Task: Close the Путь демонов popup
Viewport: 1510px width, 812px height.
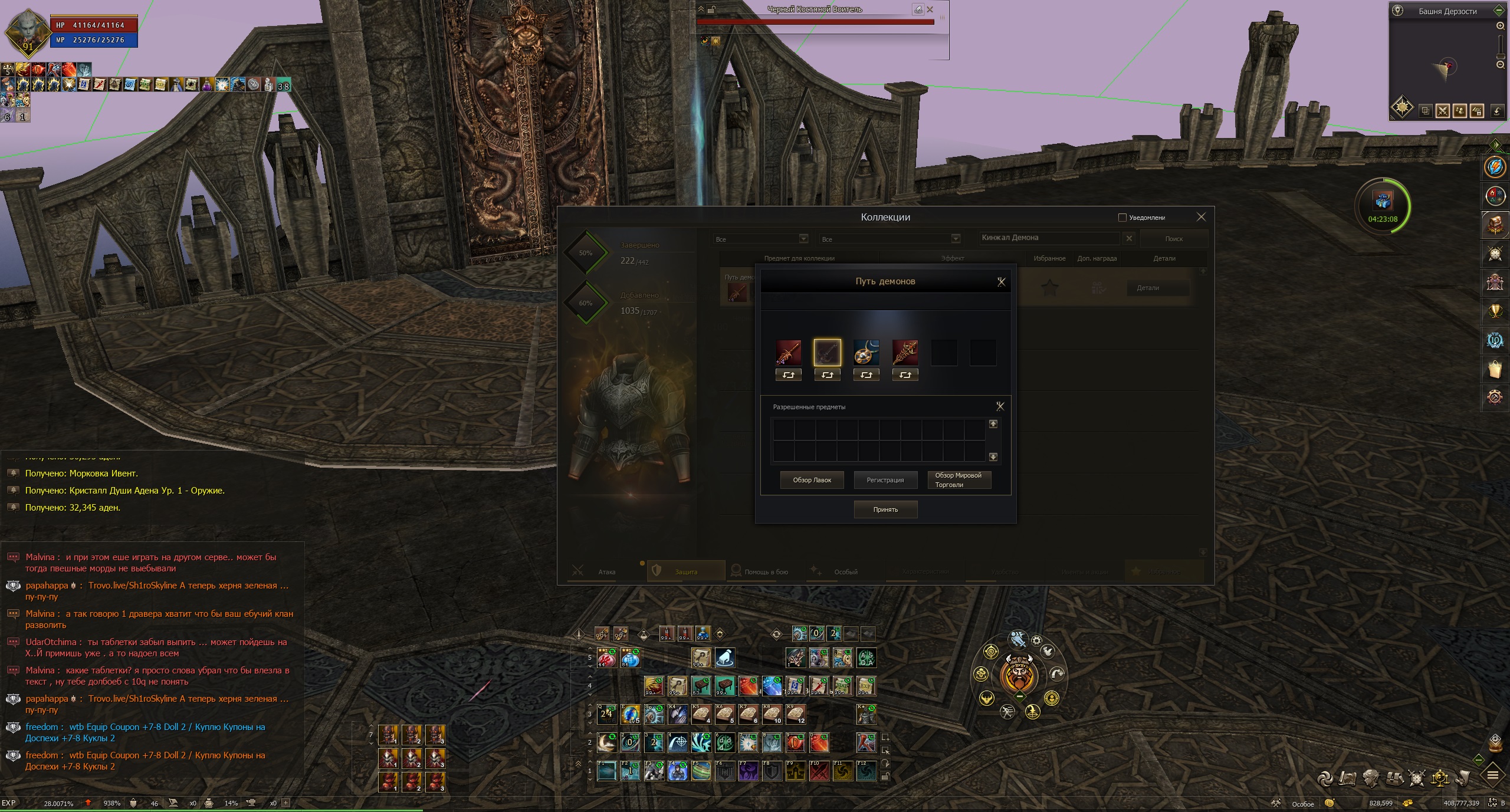Action: point(1001,282)
